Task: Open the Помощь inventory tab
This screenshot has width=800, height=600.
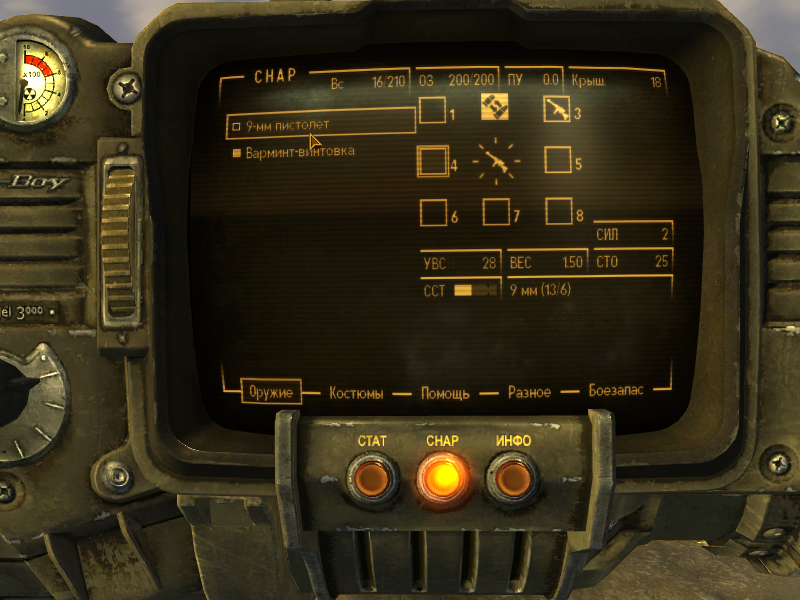Action: [x=445, y=393]
